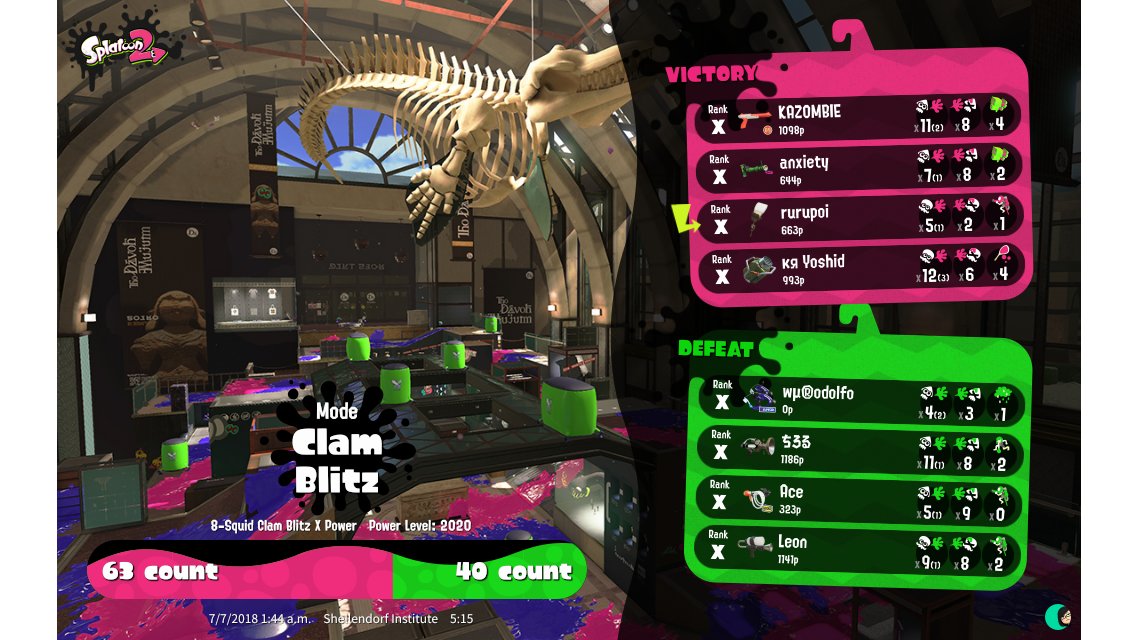Choose Leon's player row
Viewport: 1138px width, 640px height.
click(x=860, y=549)
